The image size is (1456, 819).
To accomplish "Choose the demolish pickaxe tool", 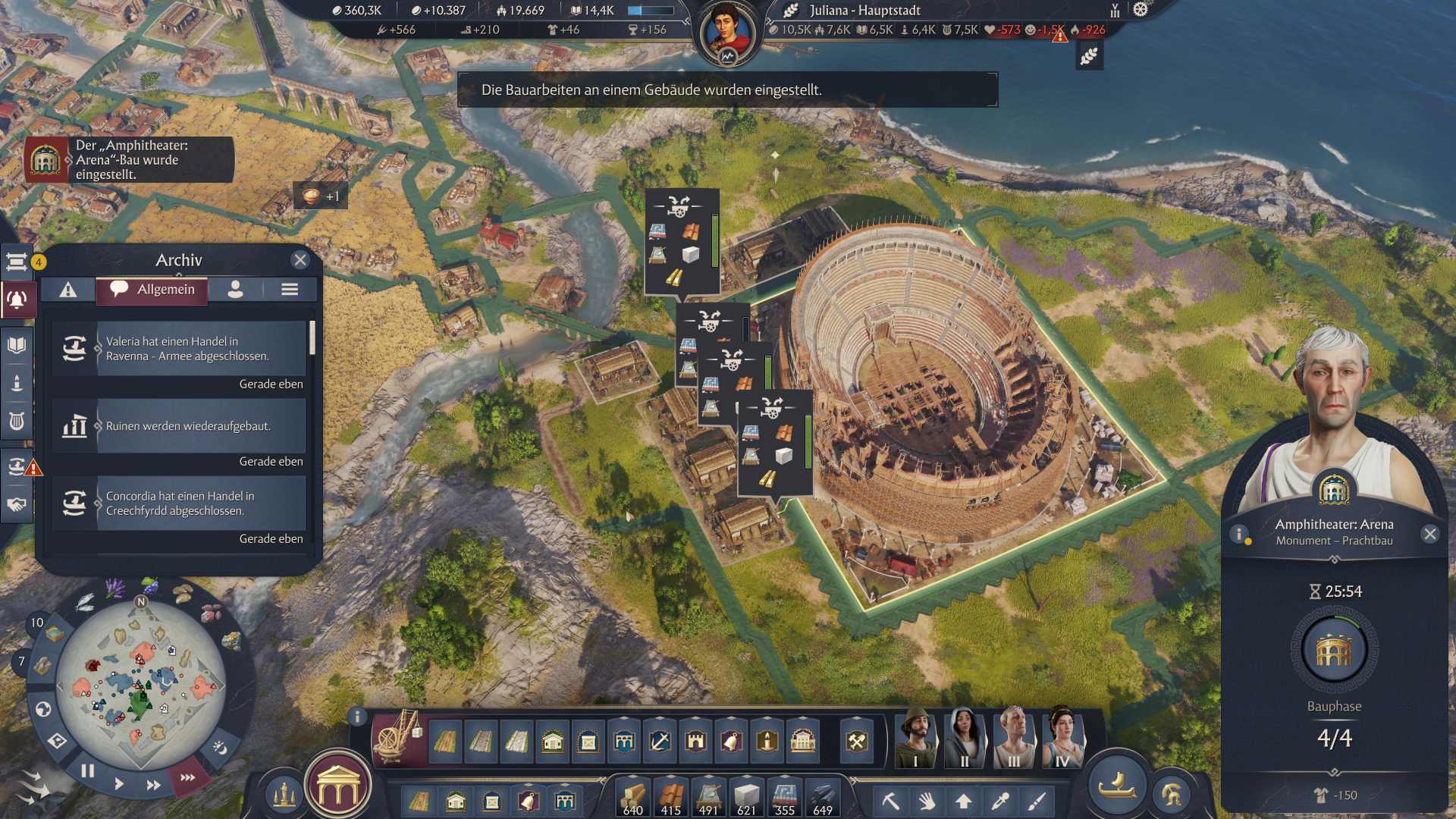I will (x=890, y=801).
